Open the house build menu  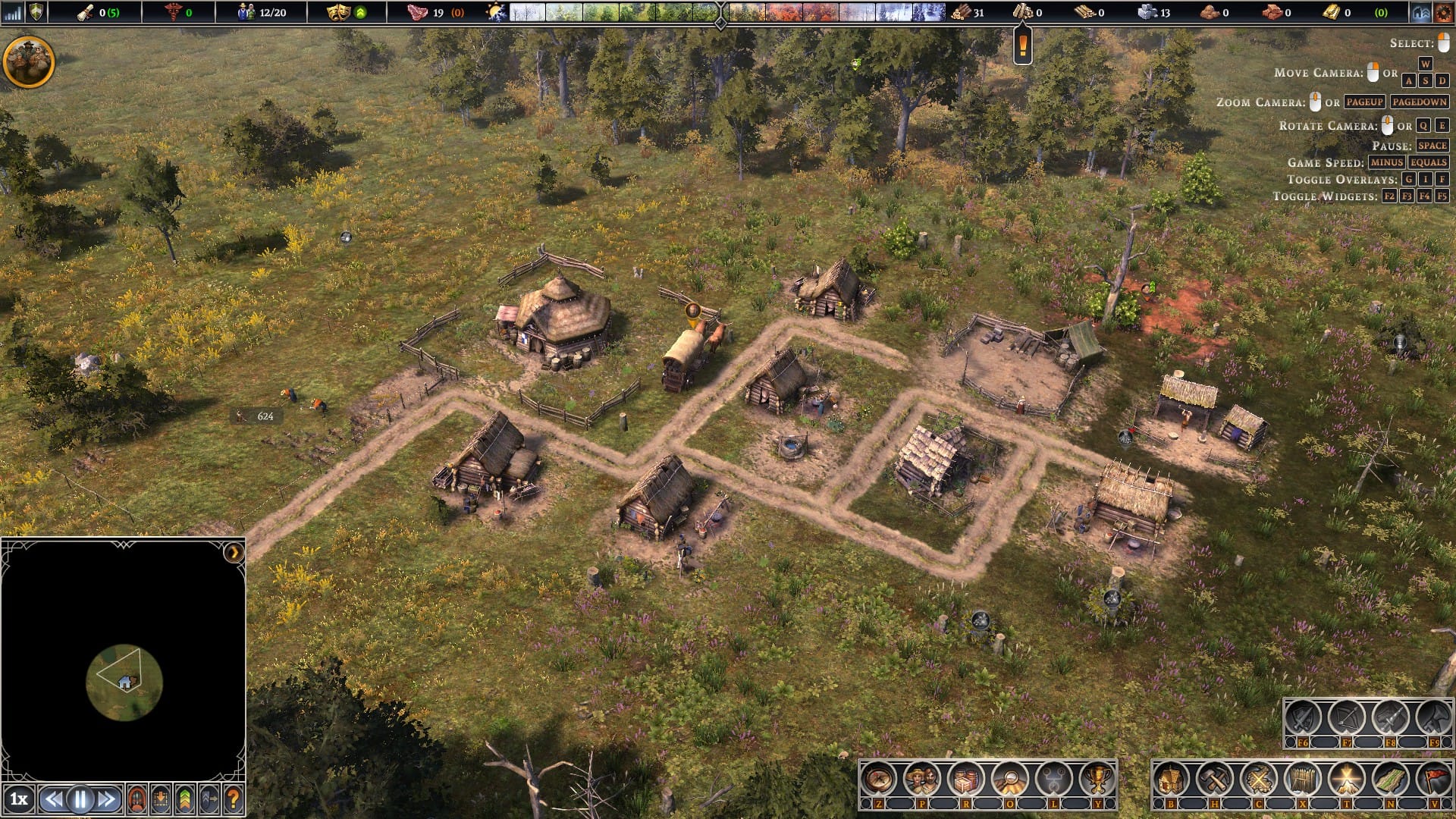1171,779
